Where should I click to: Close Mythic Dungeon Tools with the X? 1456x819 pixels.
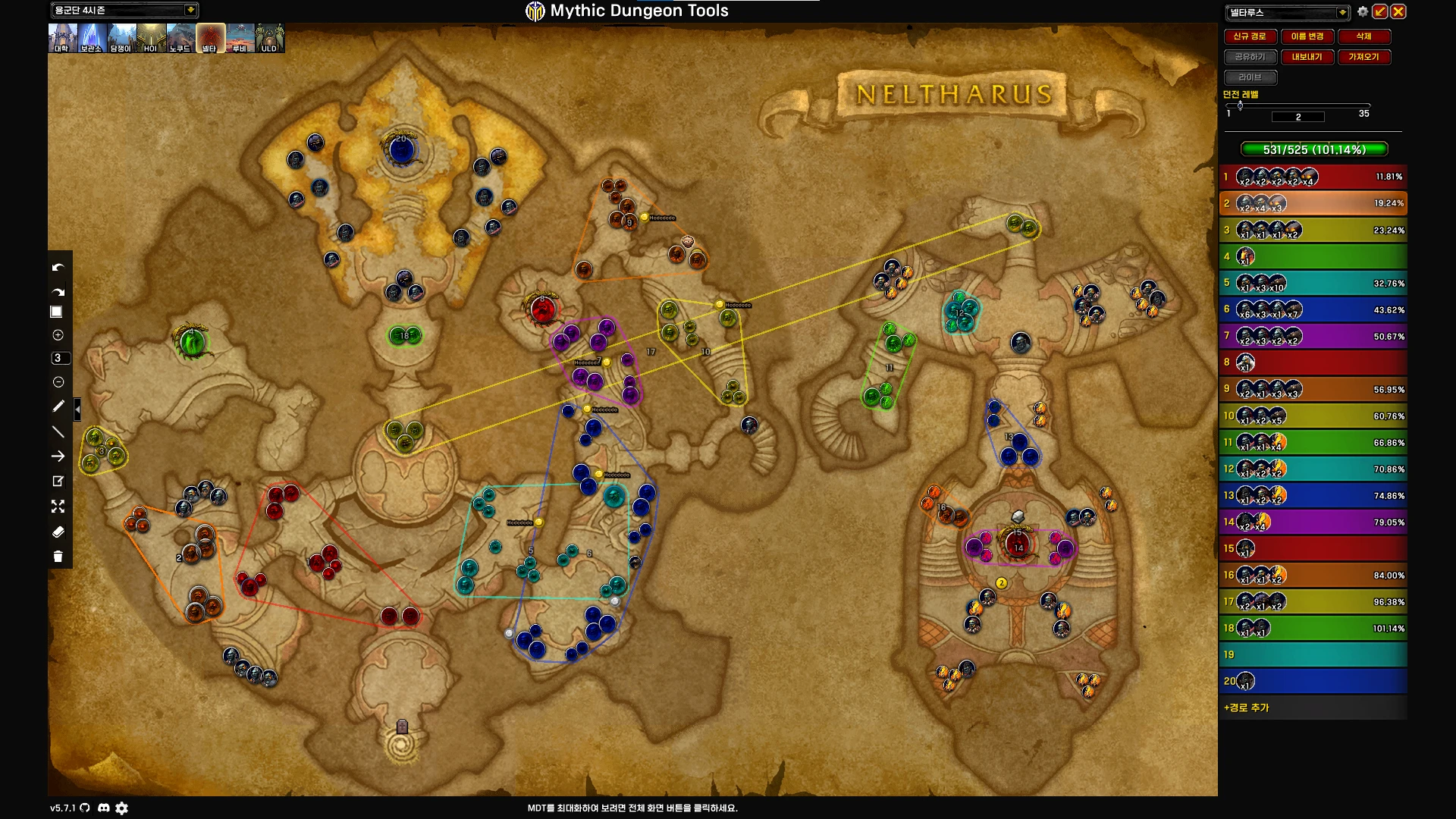click(1398, 11)
